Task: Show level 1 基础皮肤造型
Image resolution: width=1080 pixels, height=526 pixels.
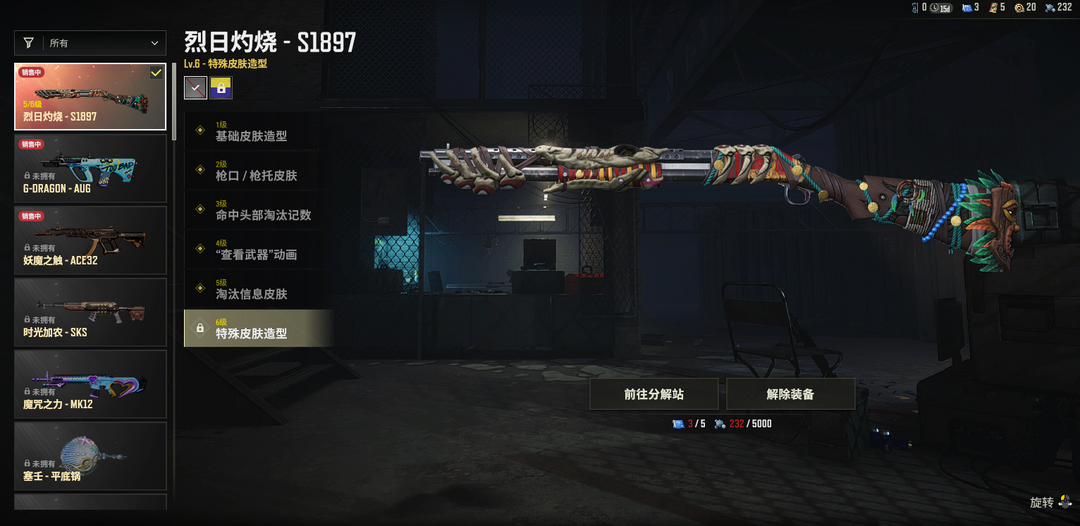Action: (x=258, y=131)
